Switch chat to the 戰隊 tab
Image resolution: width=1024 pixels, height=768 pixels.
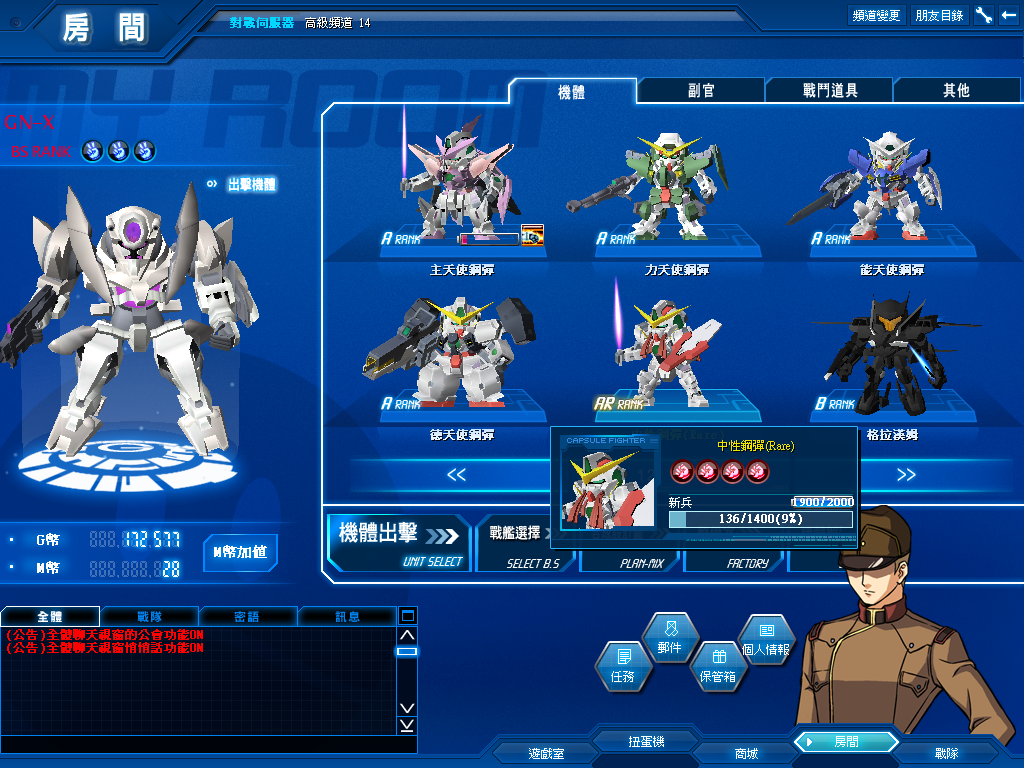[x=150, y=617]
